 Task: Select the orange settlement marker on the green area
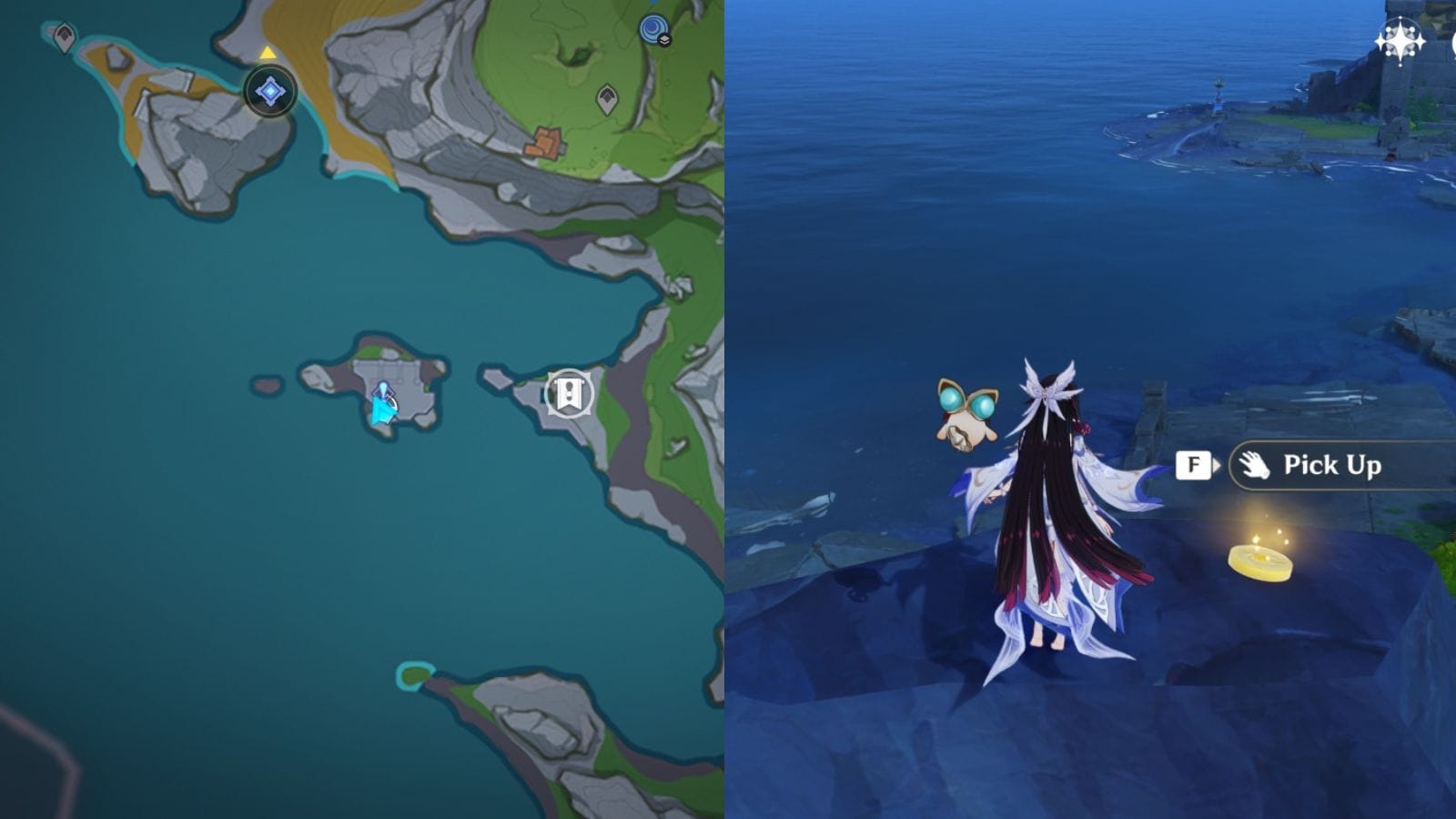click(546, 142)
